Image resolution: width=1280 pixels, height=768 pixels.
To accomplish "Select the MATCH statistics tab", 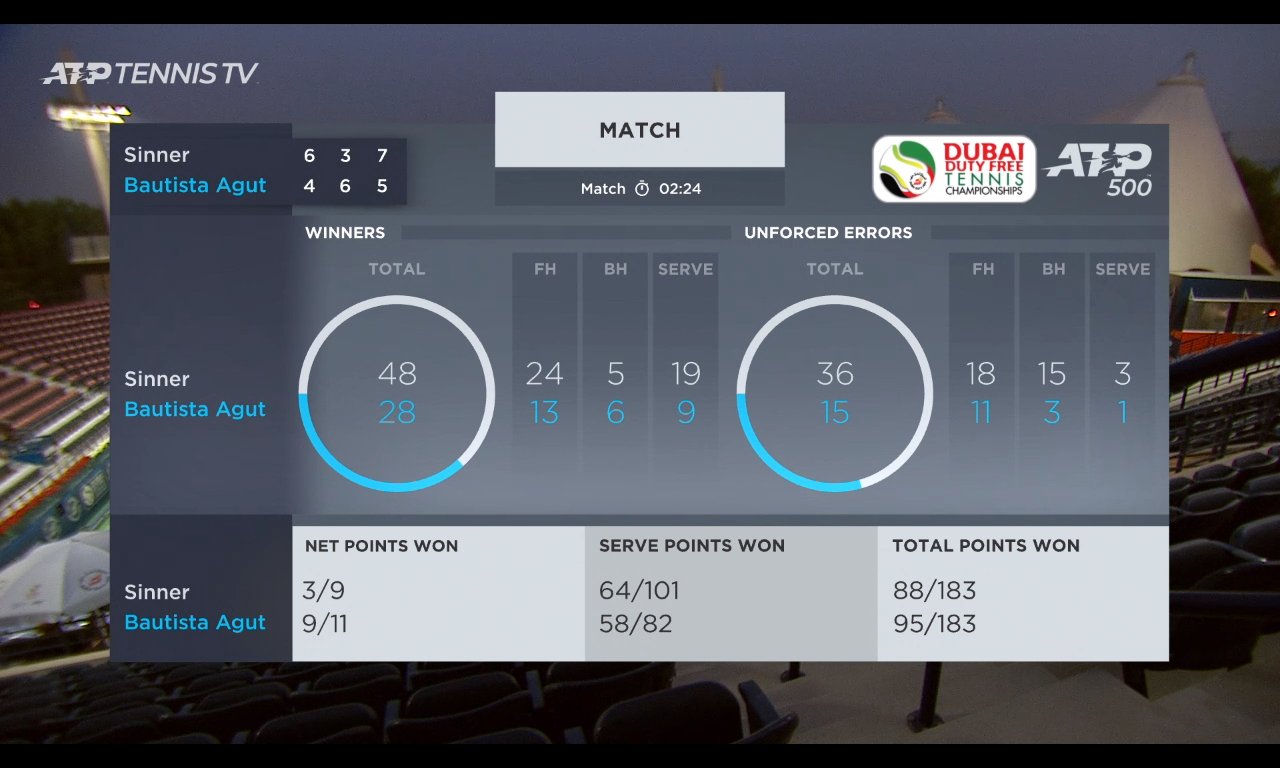I will click(x=639, y=130).
